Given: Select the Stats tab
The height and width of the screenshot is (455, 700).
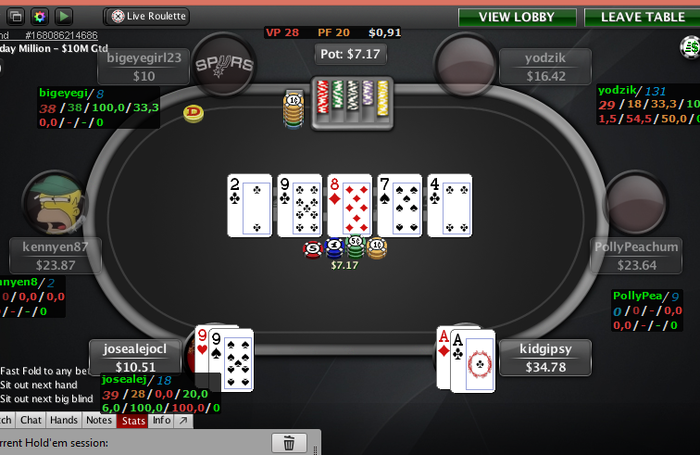Looking at the screenshot, I should [x=132, y=420].
